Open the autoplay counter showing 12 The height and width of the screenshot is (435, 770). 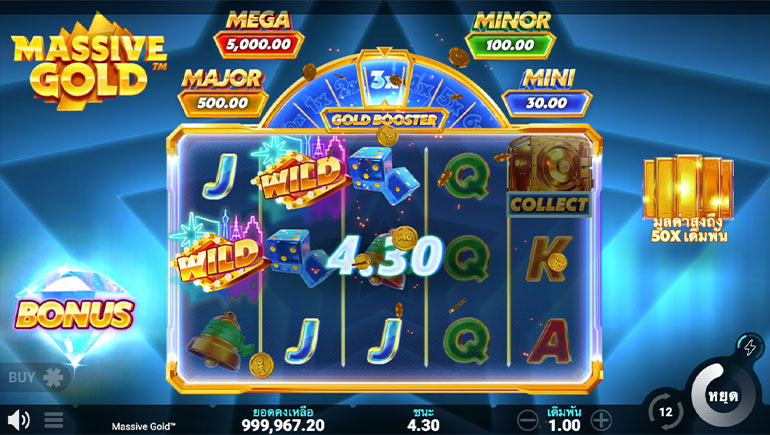(665, 411)
